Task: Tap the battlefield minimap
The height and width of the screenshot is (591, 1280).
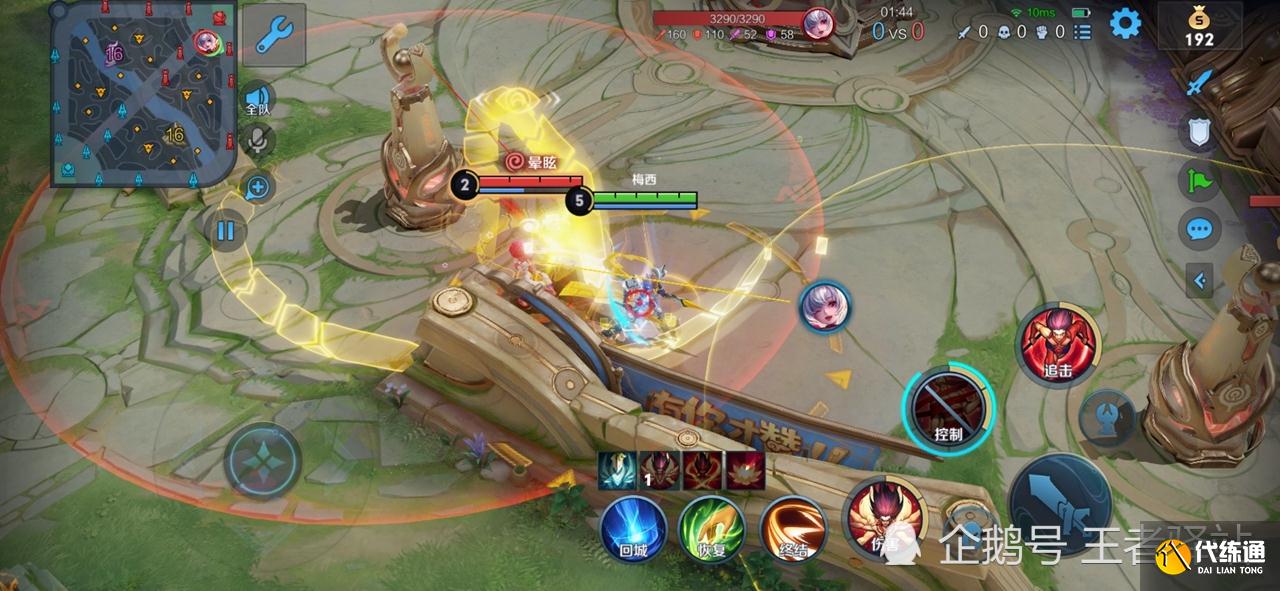Action: [143, 93]
